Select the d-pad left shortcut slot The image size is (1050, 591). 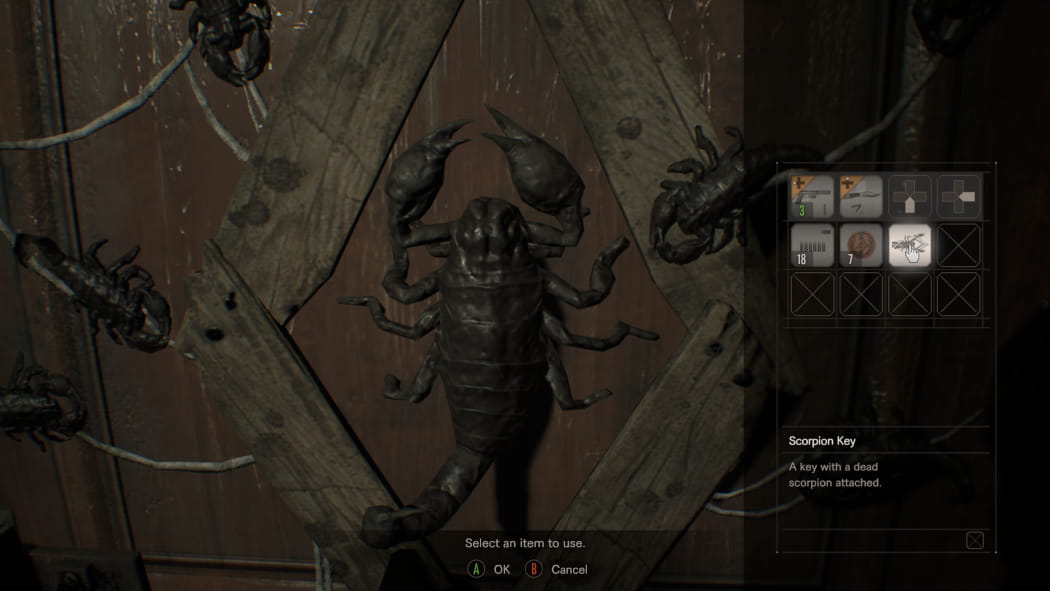point(958,196)
